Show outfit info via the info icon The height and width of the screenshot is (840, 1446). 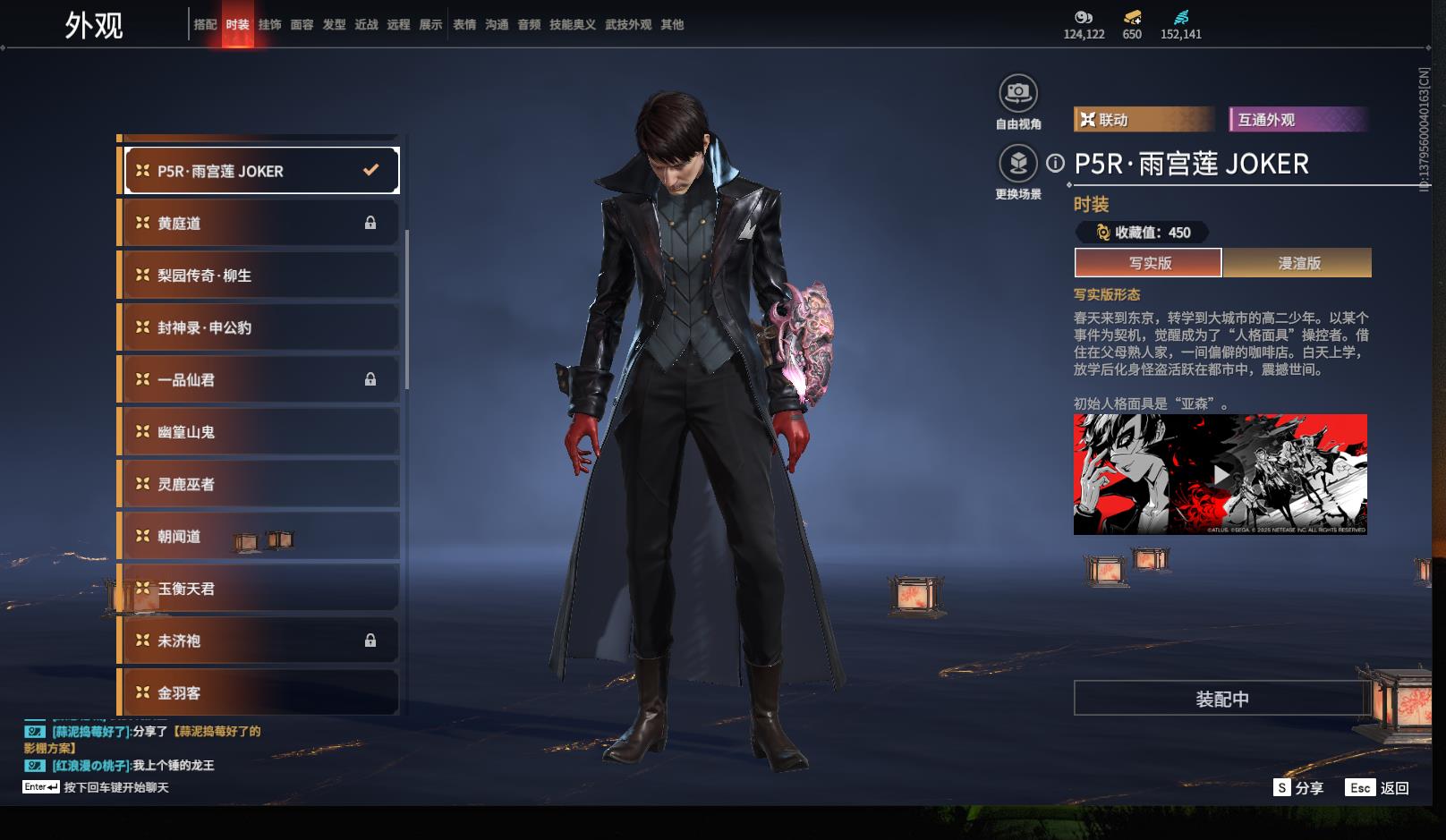pyautogui.click(x=1056, y=163)
